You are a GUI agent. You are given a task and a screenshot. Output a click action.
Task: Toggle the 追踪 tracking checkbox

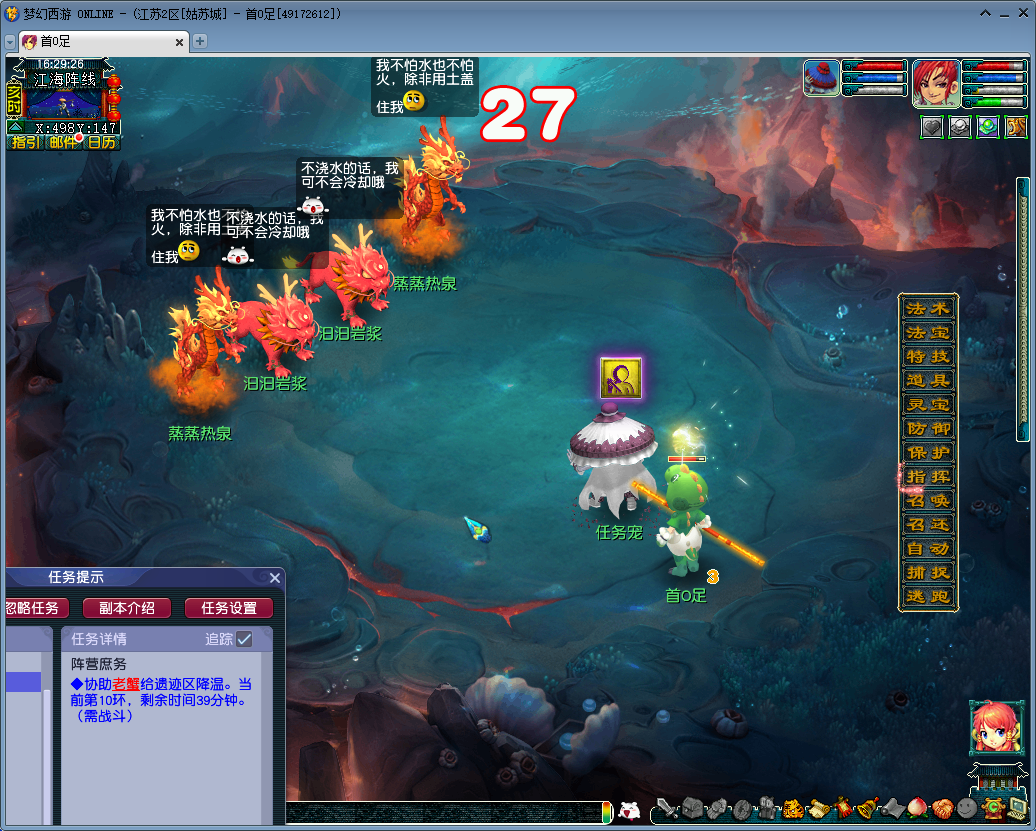(x=244, y=639)
